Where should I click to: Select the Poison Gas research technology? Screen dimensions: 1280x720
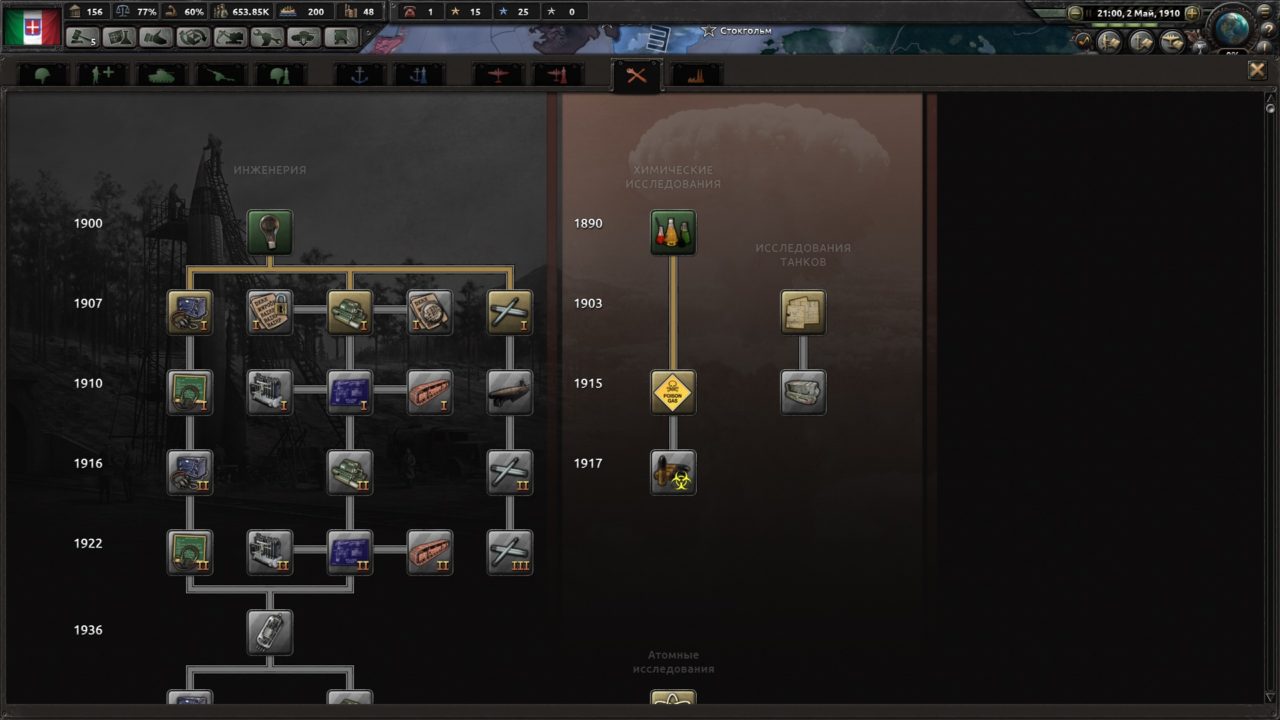tap(673, 392)
